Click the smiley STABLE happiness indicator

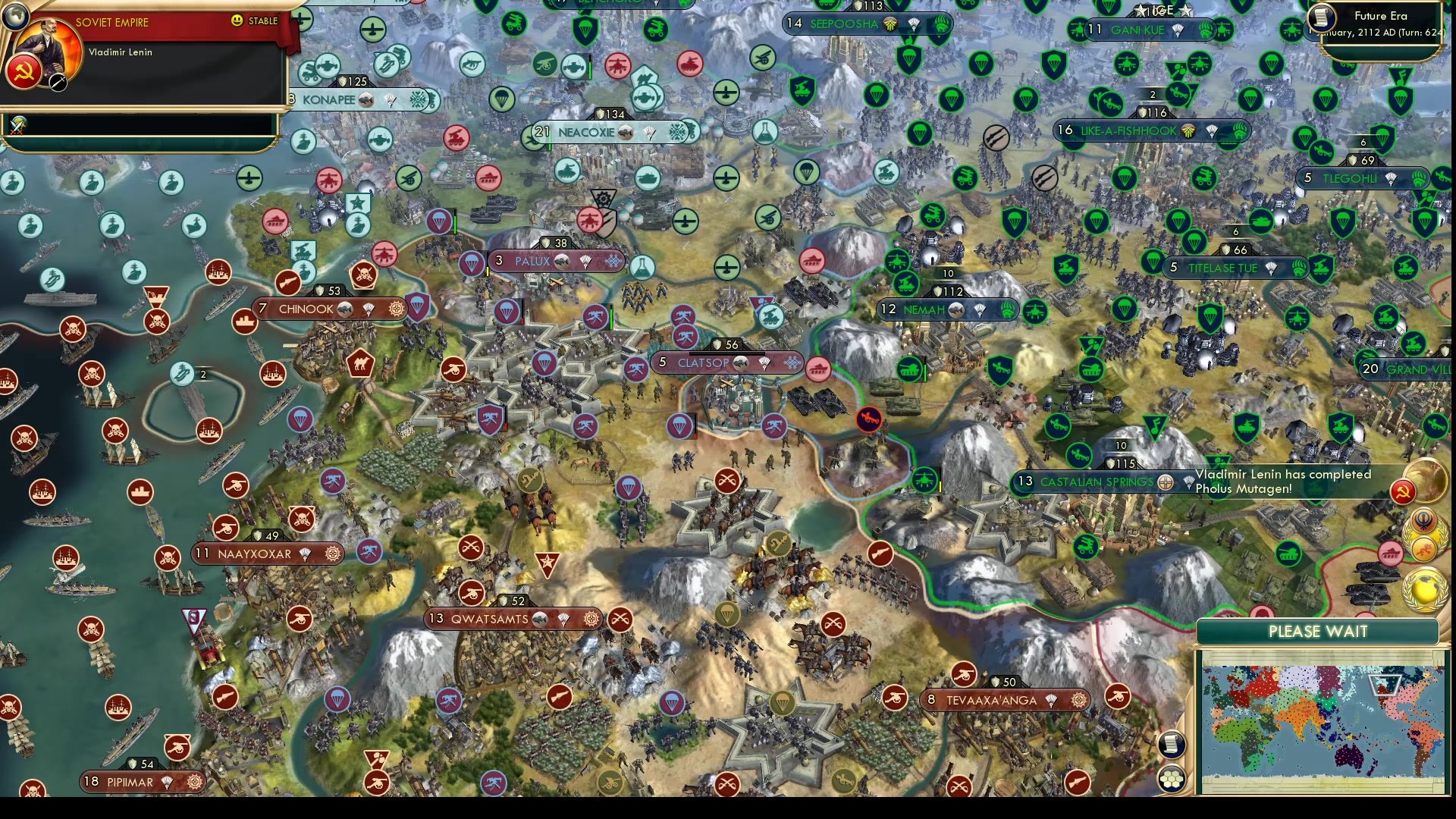[x=236, y=21]
